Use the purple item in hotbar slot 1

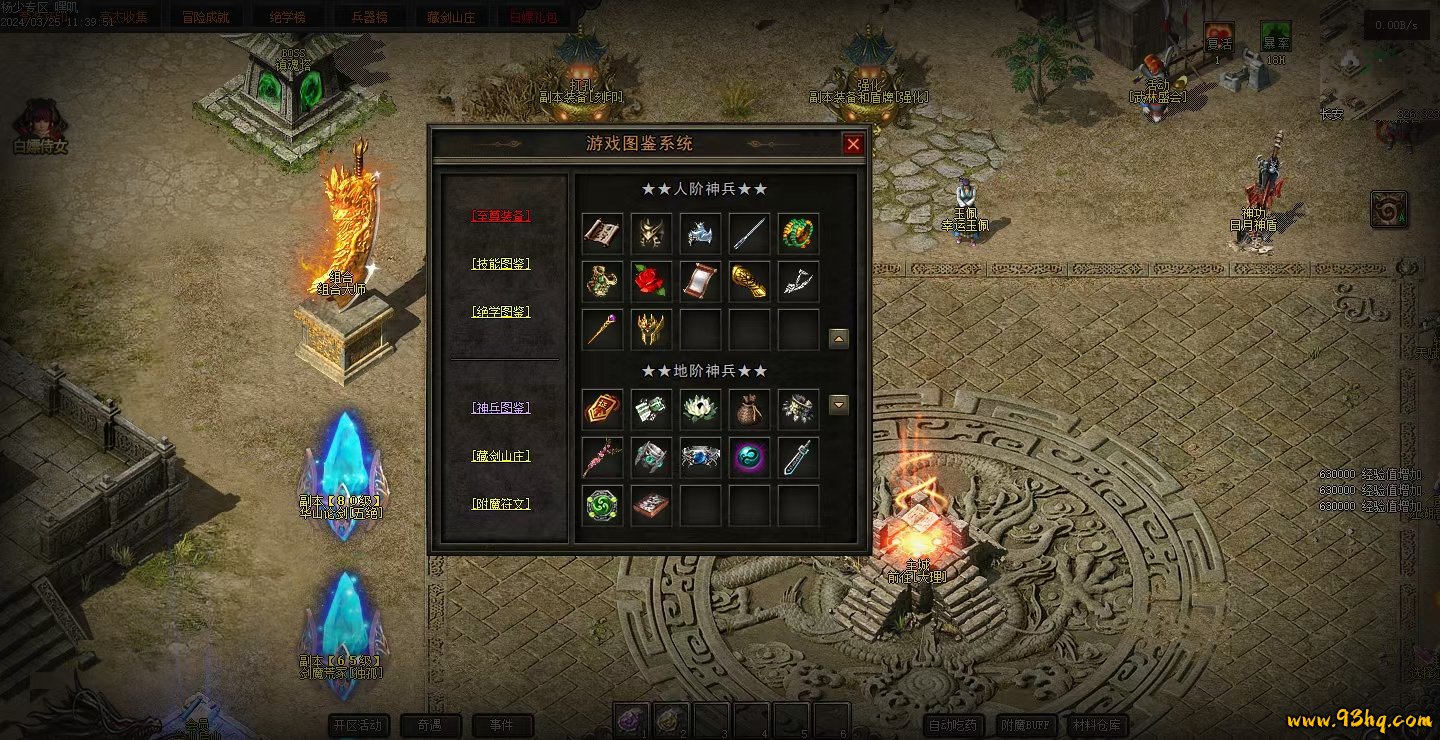coord(630,718)
